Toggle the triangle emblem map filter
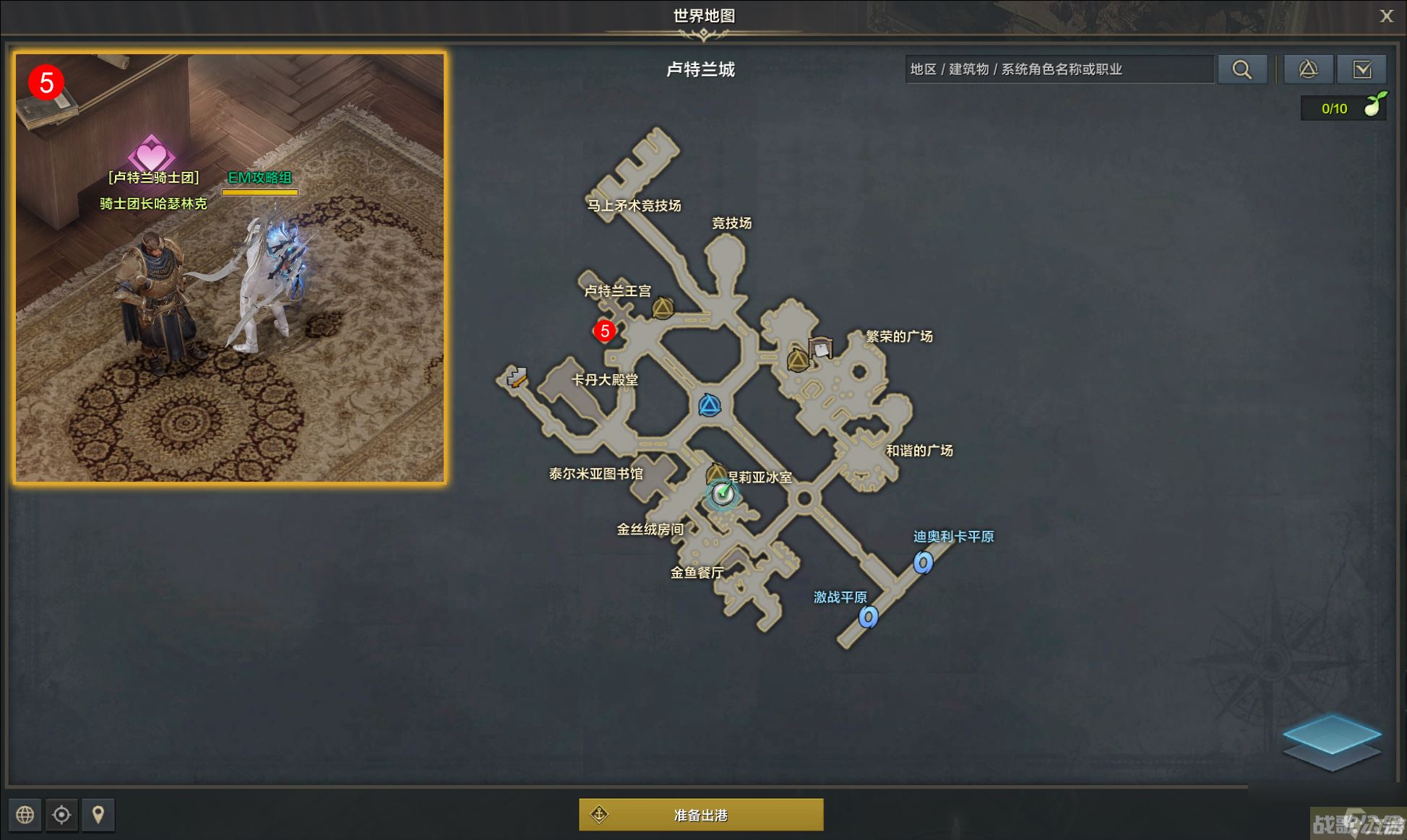Screen dimensions: 1407x840 pyautogui.click(x=1309, y=69)
